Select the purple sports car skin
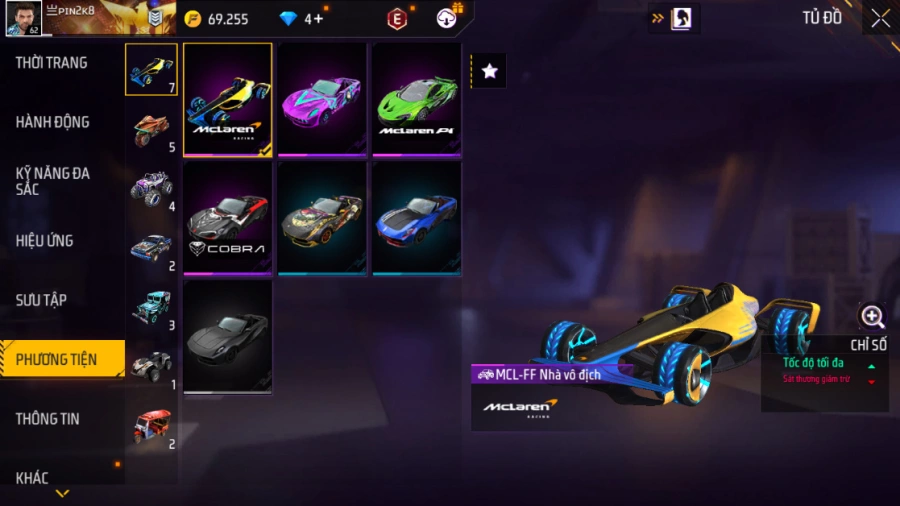 click(x=322, y=99)
